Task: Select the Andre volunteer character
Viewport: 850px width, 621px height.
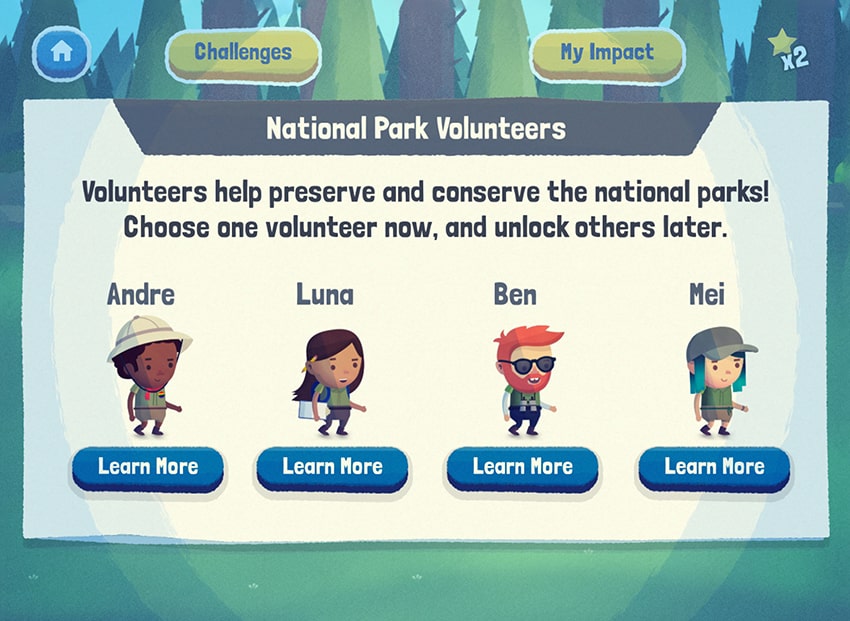Action: coord(148,377)
